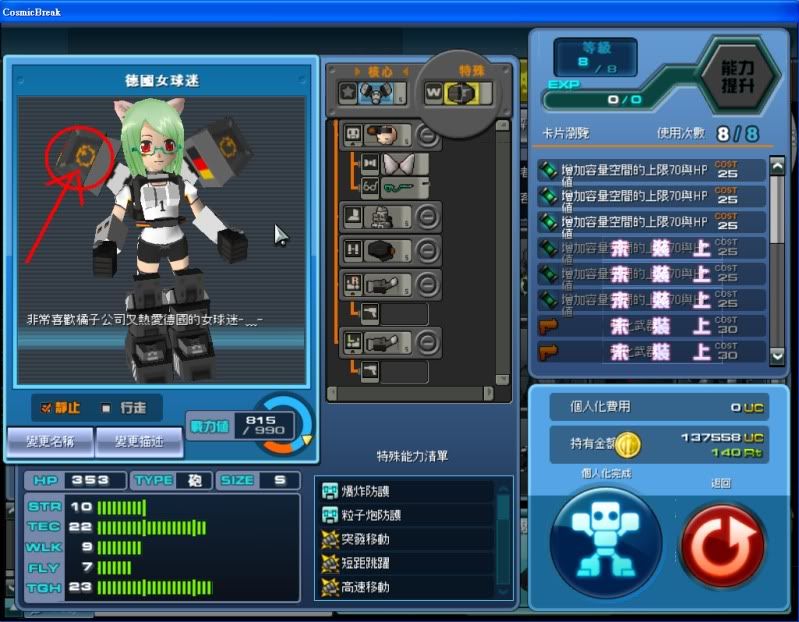The height and width of the screenshot is (622, 799).
Task: Select the cat ears accessory slot
Action: click(x=407, y=163)
